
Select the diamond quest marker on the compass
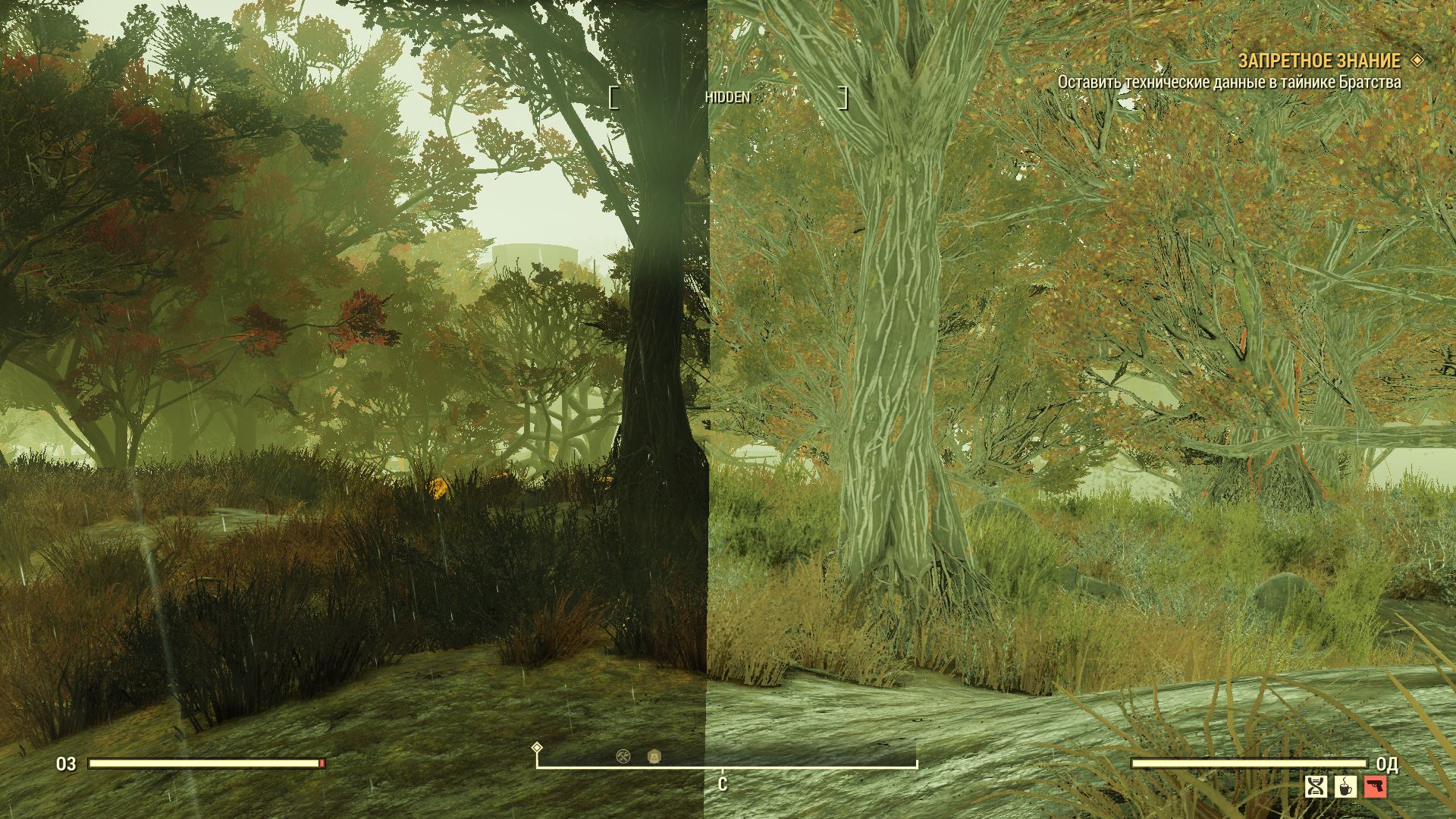(x=537, y=748)
